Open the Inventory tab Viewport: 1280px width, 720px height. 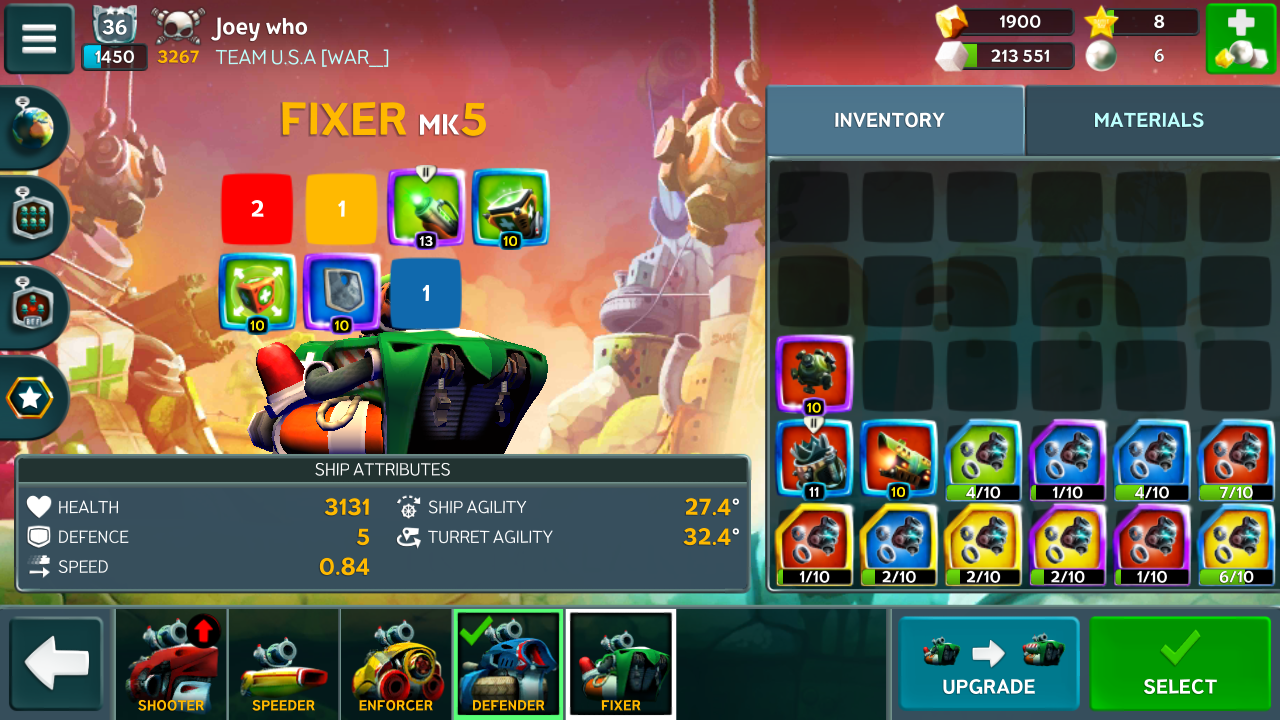[889, 120]
